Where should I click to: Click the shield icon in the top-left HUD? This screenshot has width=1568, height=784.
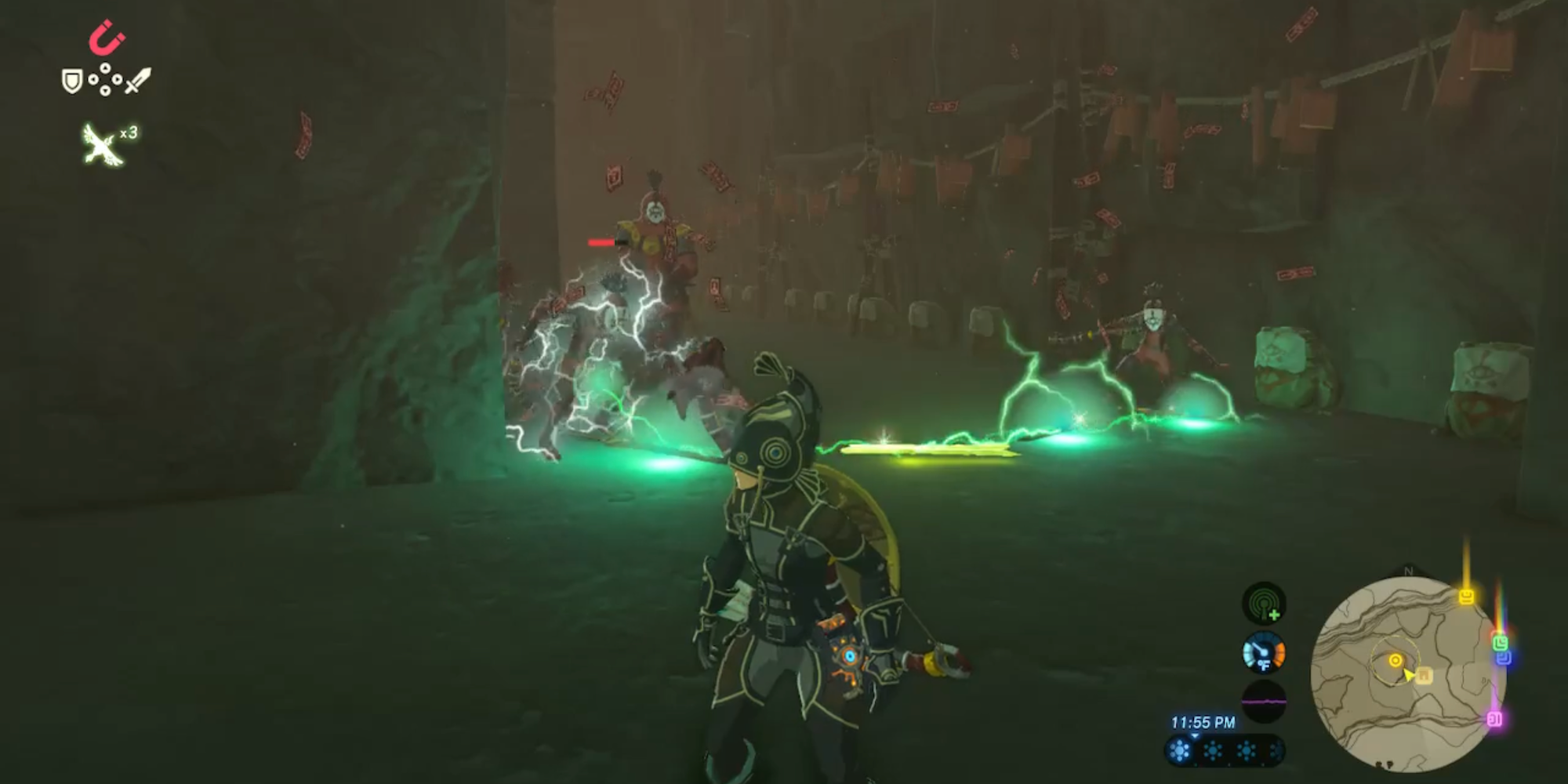click(71, 80)
